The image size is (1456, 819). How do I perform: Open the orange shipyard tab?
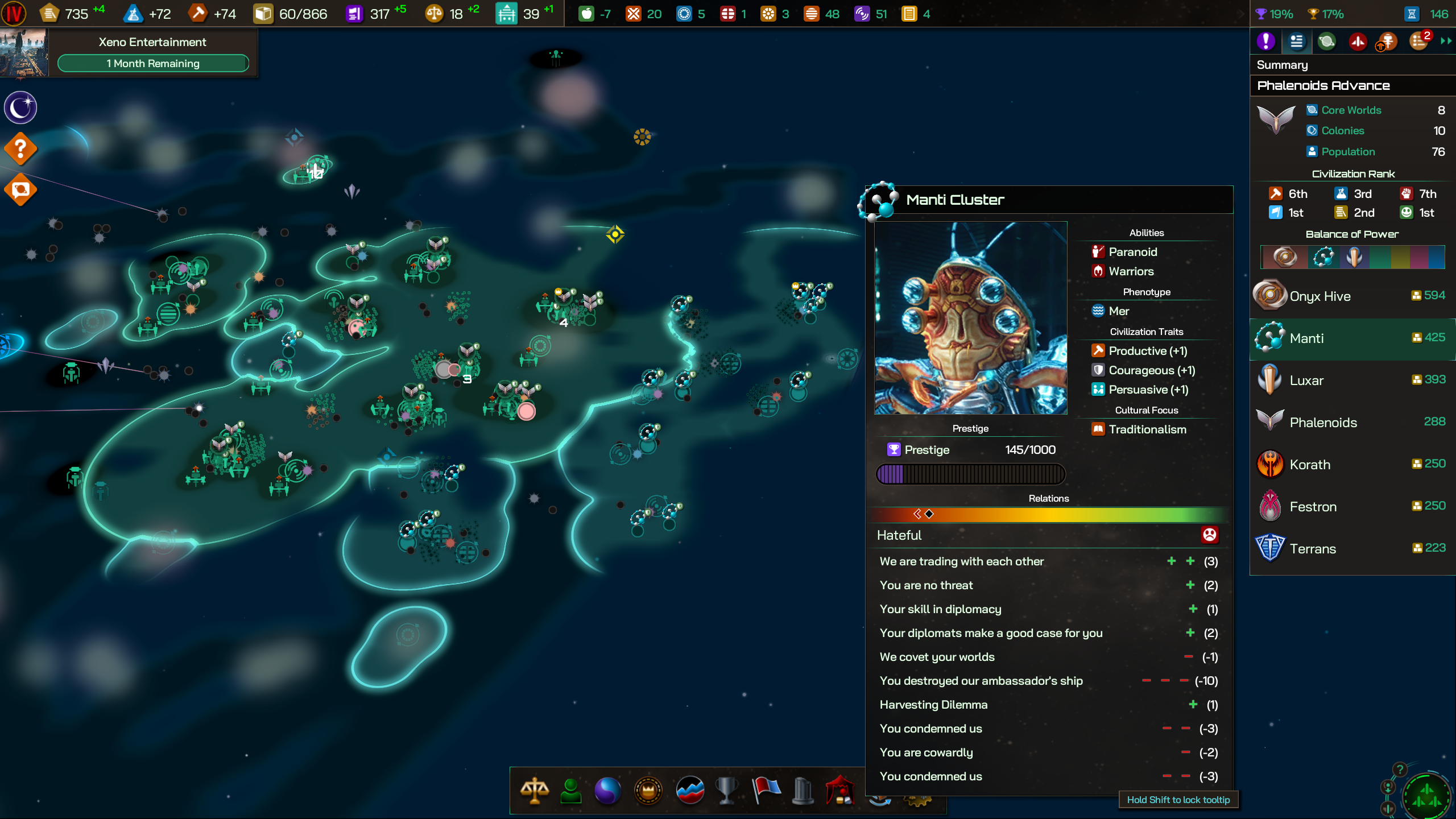coord(1388,41)
